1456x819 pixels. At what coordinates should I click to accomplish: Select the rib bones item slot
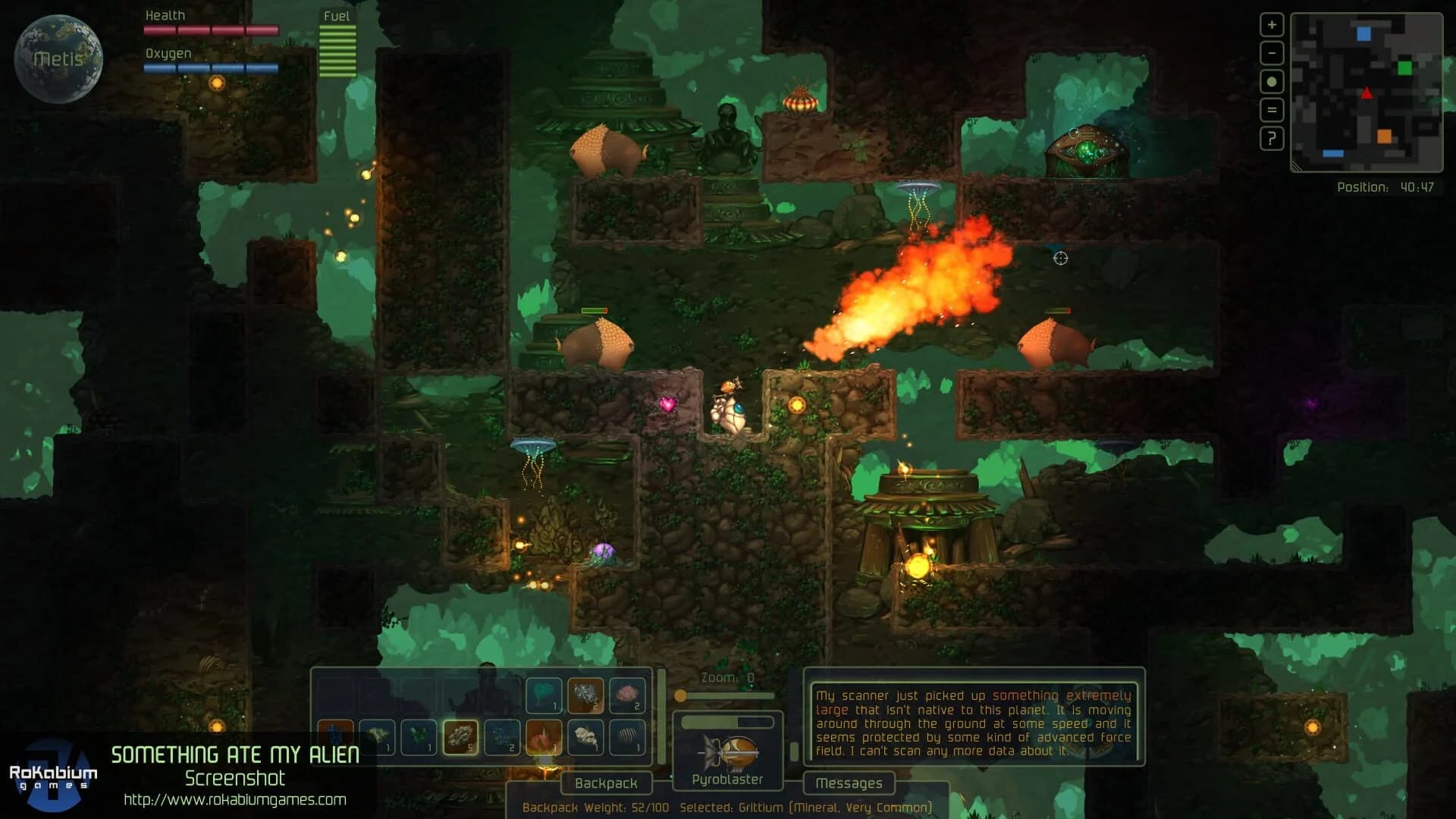tap(627, 737)
